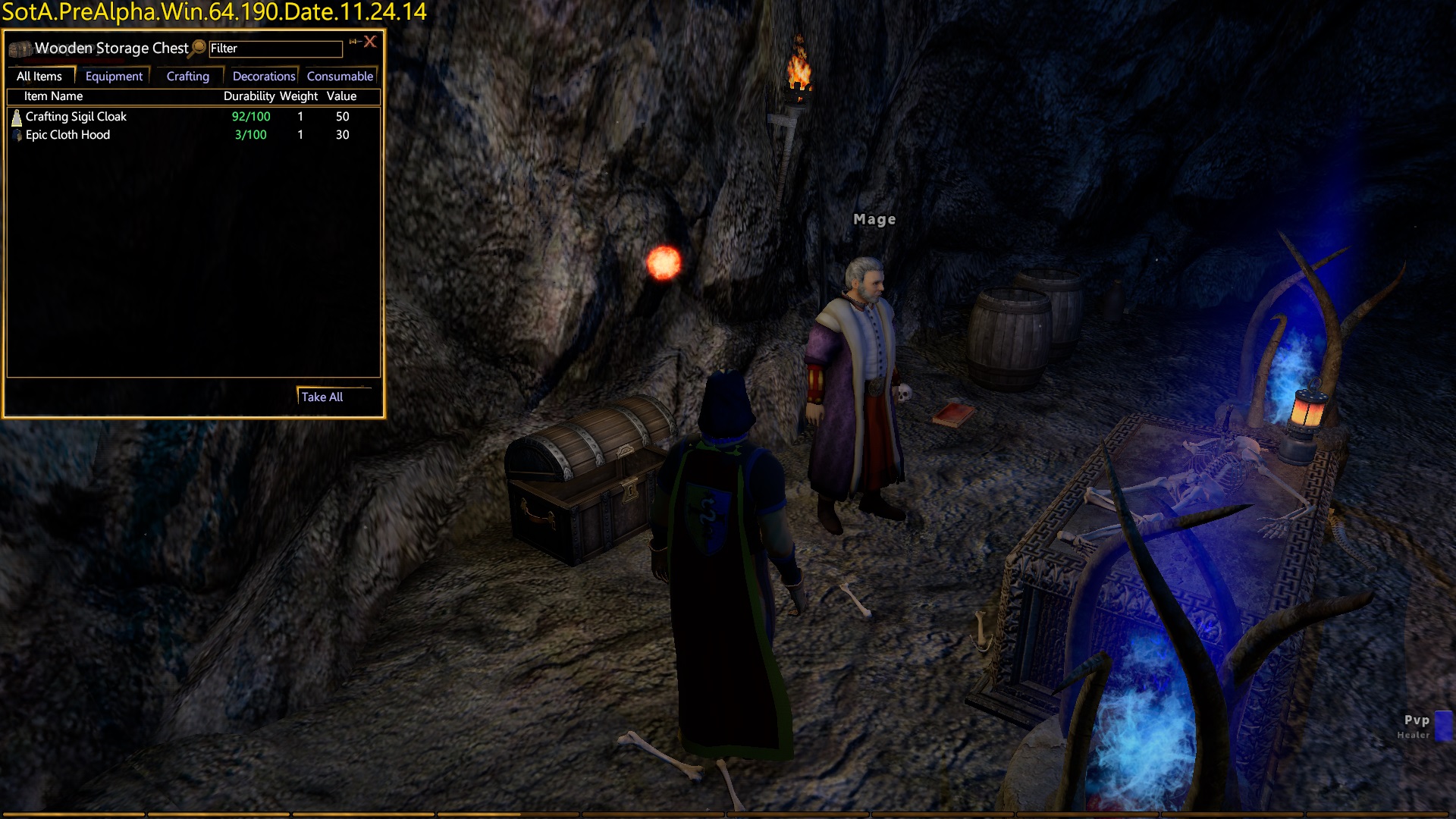Open the Equipment tab
Image resolution: width=1456 pixels, height=819 pixels.
point(114,77)
